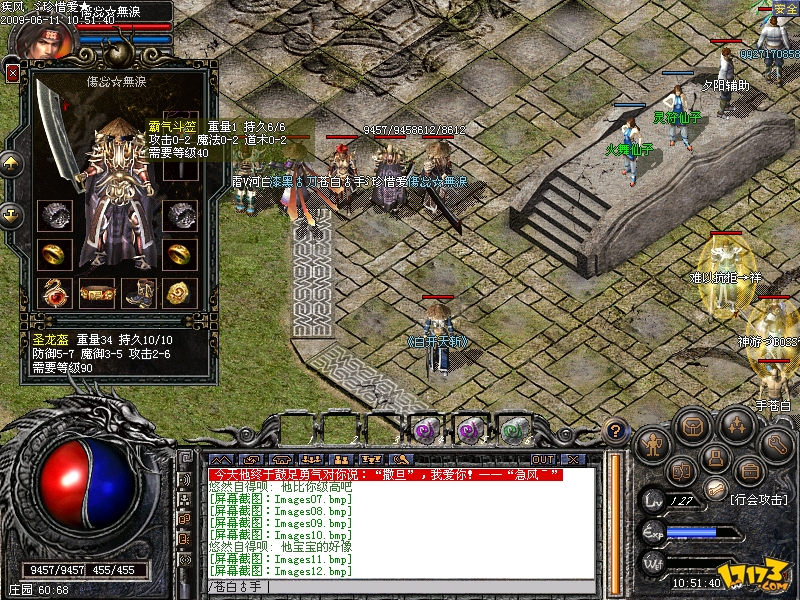Viewport: 800px width, 600px height.
Task: Click the OUT button above chat
Action: click(x=543, y=459)
